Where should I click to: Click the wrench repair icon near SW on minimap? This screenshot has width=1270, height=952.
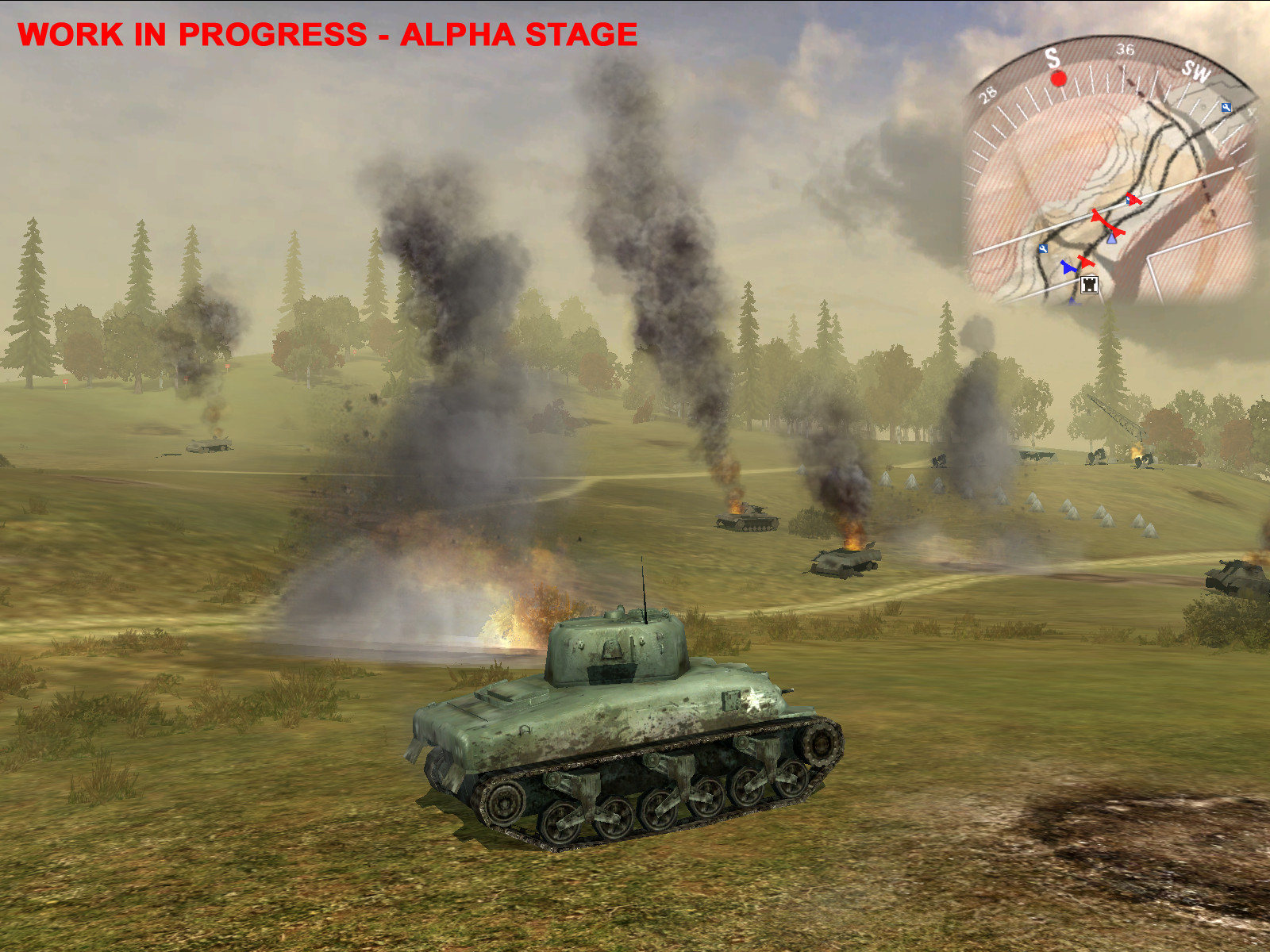(1226, 108)
